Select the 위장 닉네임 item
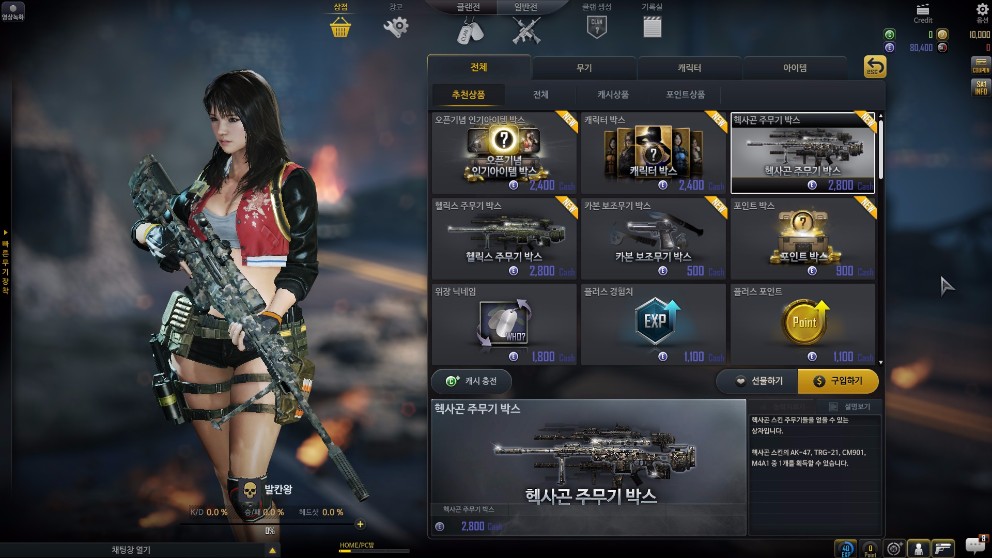The image size is (992, 558). [504, 324]
